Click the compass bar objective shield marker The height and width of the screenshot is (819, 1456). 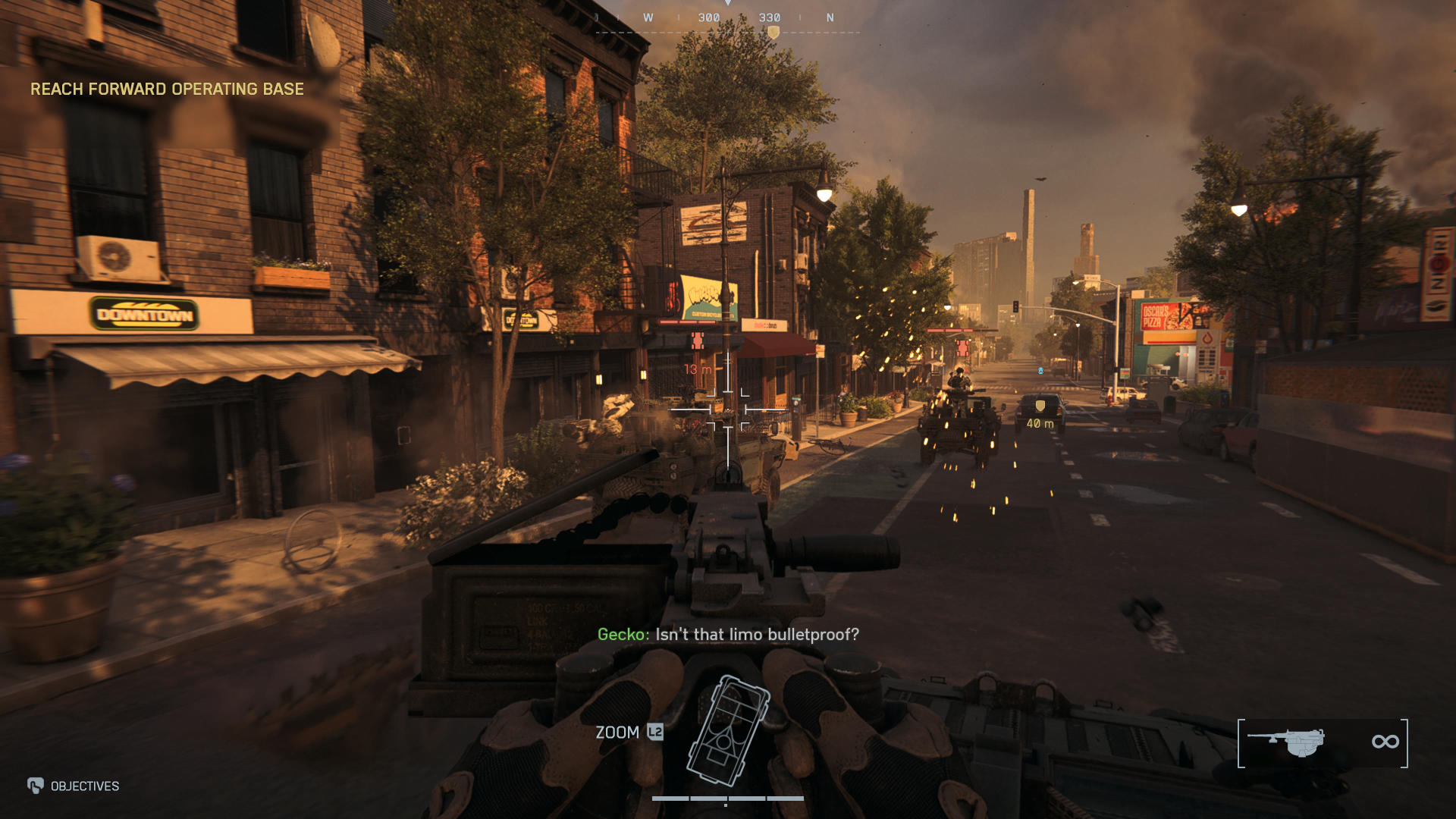pos(773,33)
